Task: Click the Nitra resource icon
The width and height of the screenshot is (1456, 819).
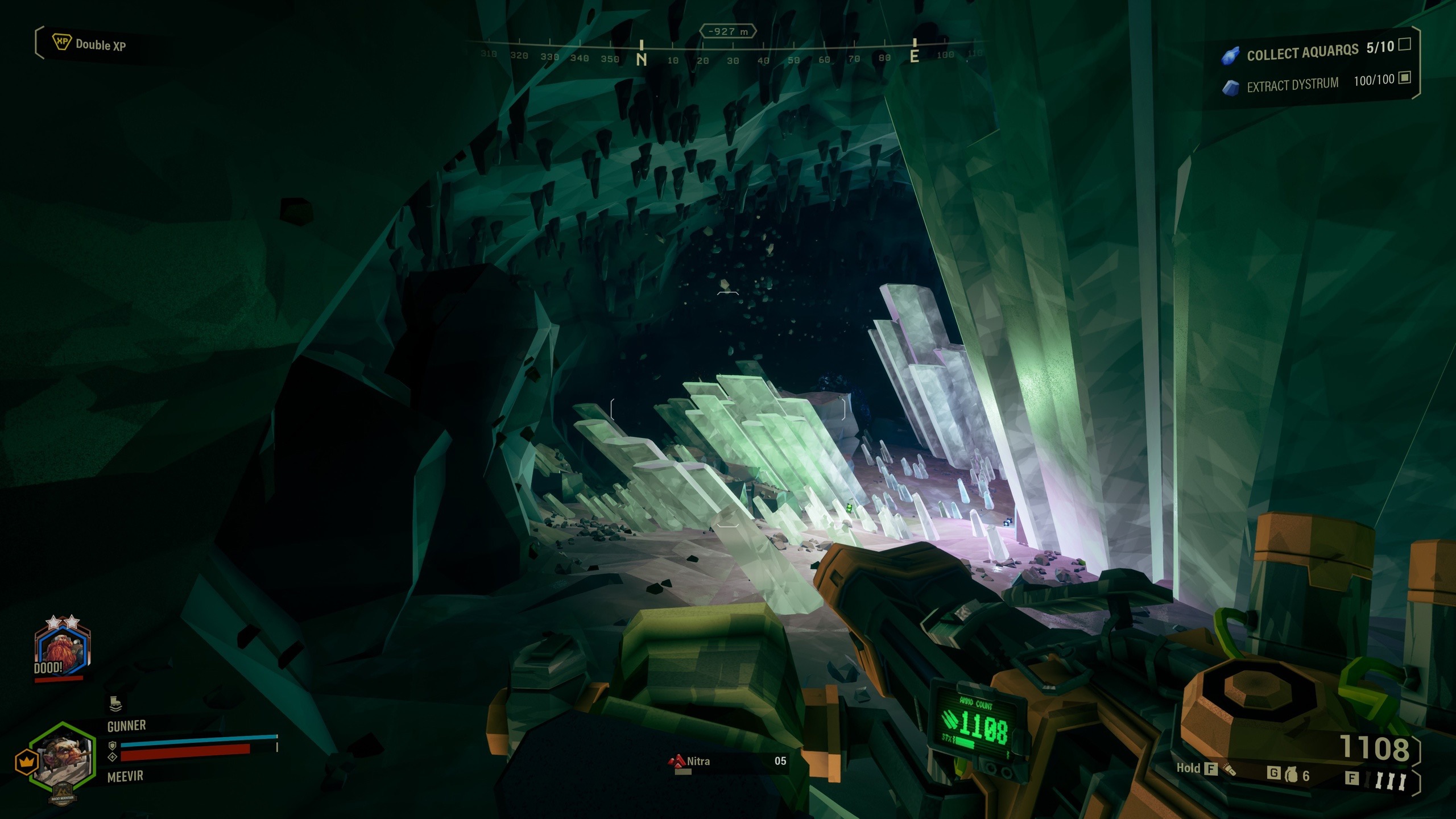Action: tap(677, 761)
